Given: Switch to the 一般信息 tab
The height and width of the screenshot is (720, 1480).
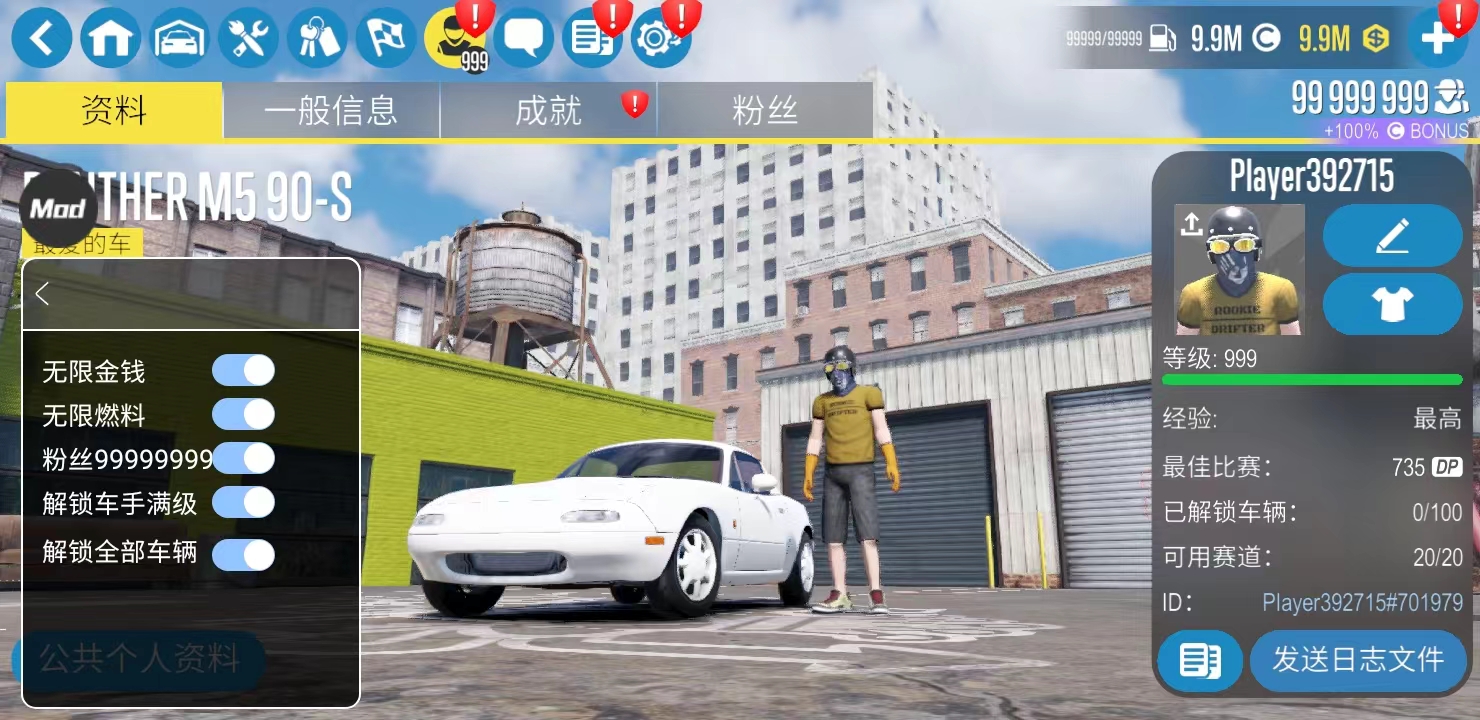Looking at the screenshot, I should pyautogui.click(x=331, y=111).
